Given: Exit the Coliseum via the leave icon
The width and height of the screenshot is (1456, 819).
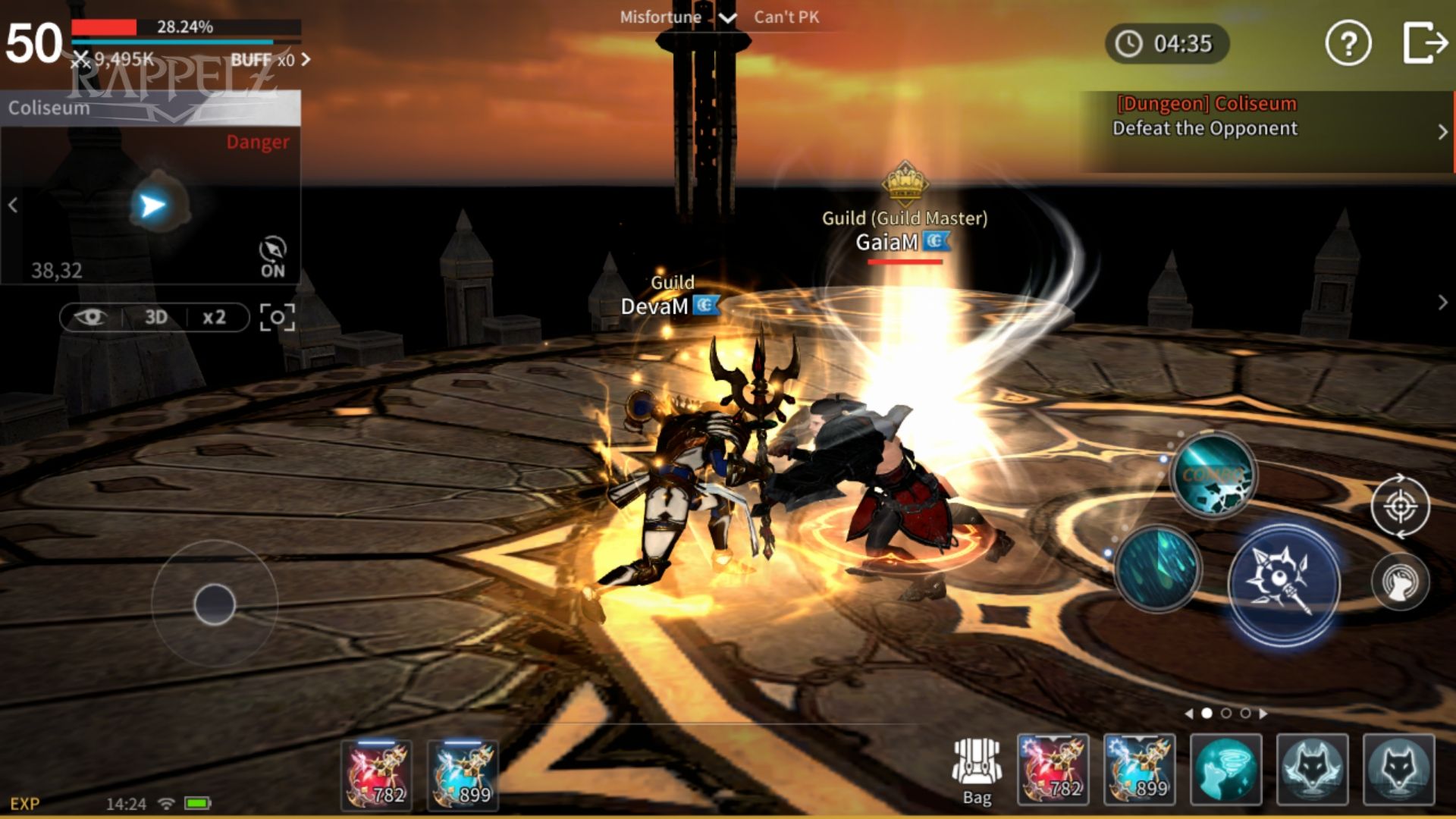Looking at the screenshot, I should [x=1424, y=43].
